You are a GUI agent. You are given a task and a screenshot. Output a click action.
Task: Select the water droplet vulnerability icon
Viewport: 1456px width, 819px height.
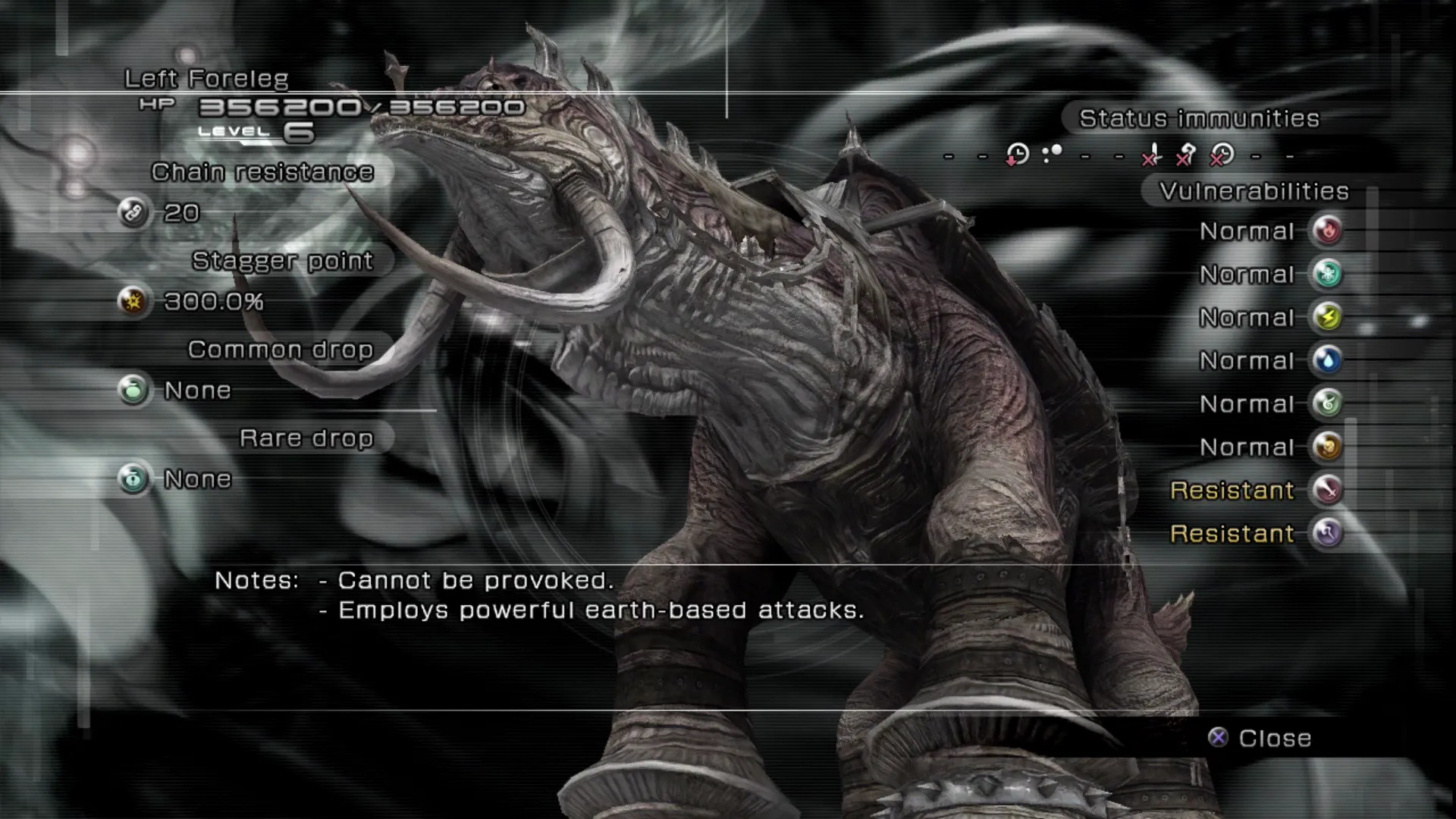coord(1327,360)
